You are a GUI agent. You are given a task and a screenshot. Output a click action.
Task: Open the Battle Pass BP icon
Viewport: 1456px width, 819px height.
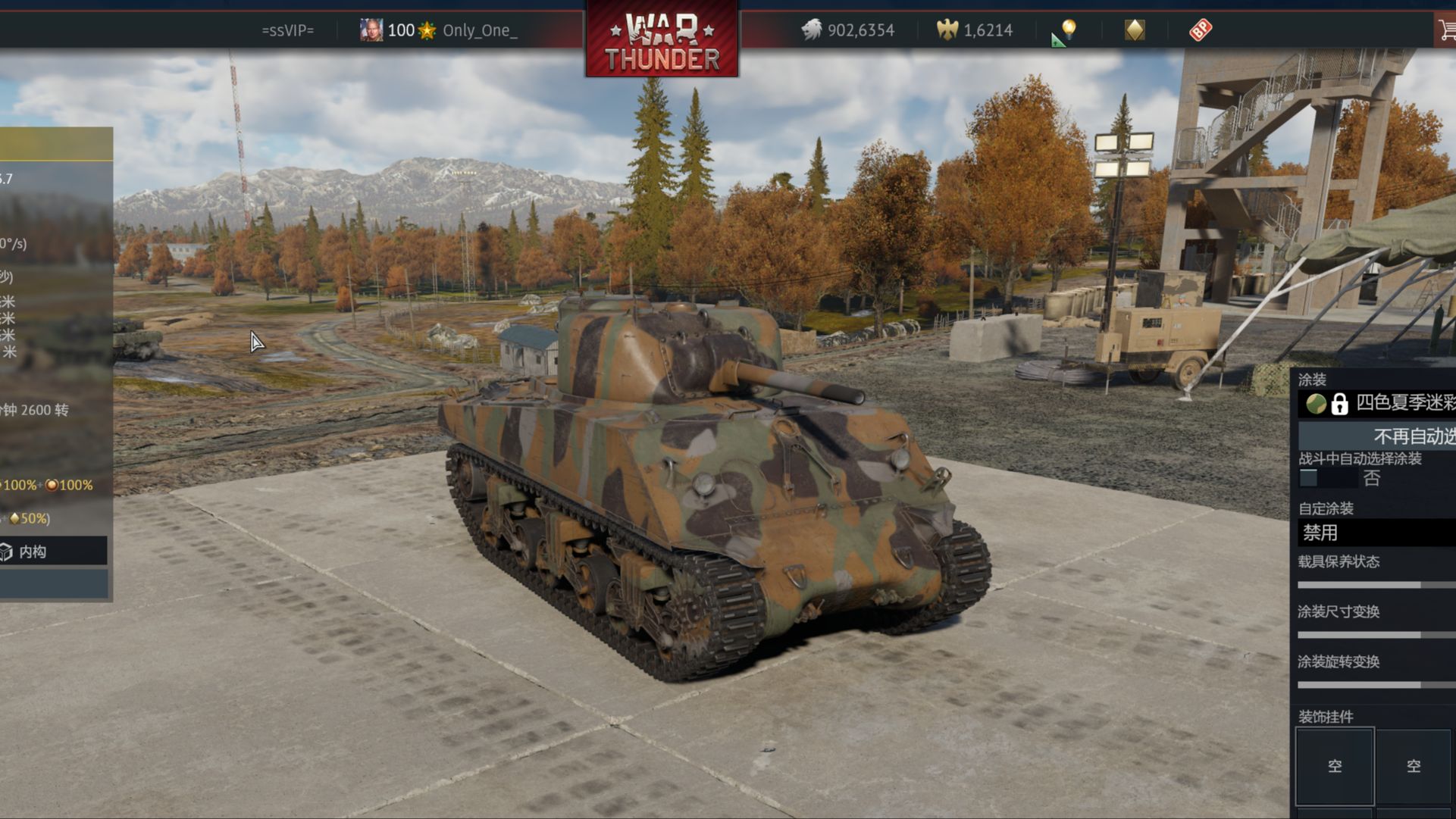(1201, 30)
